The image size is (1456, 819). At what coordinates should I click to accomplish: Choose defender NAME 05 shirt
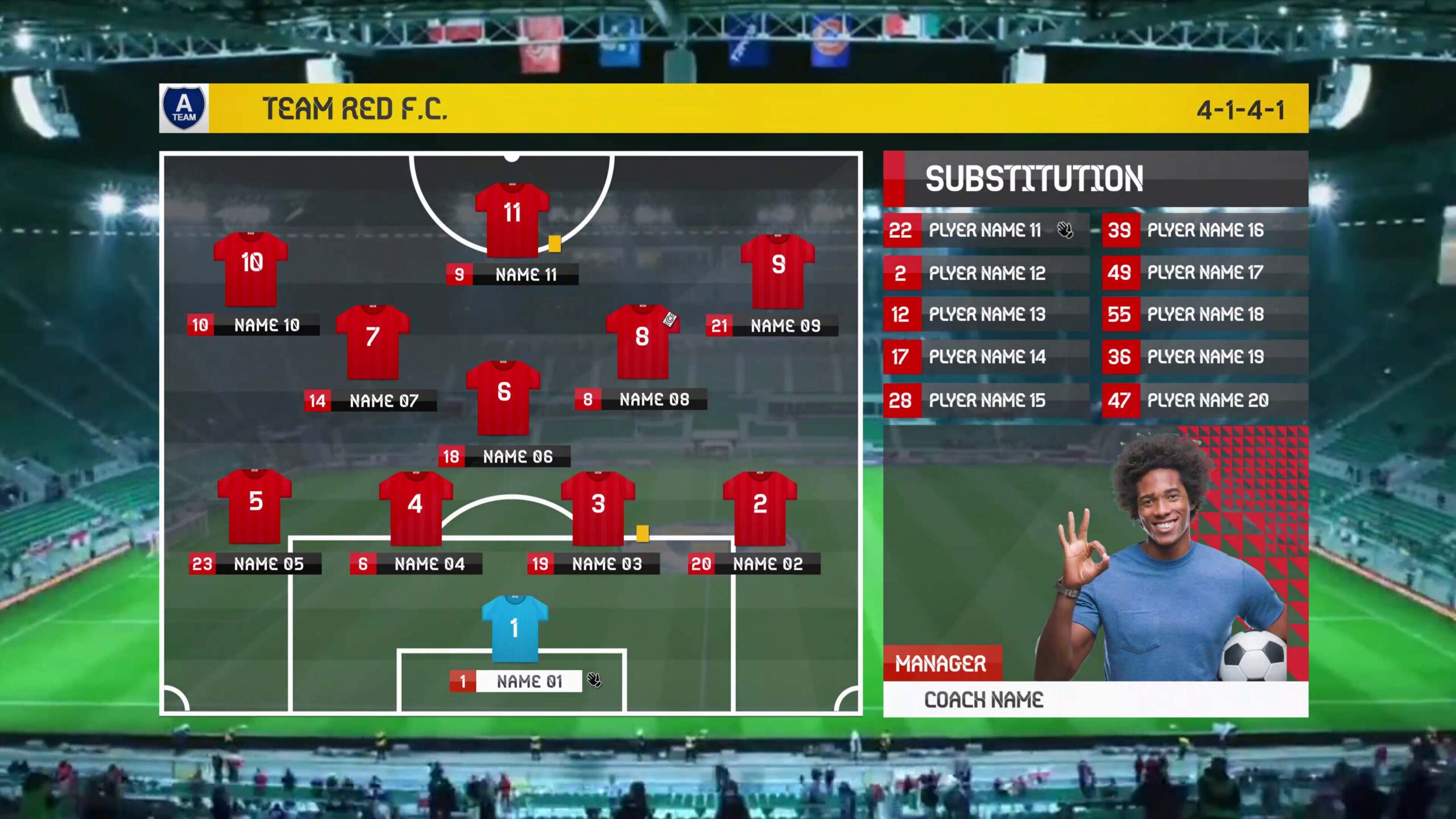pyautogui.click(x=255, y=506)
